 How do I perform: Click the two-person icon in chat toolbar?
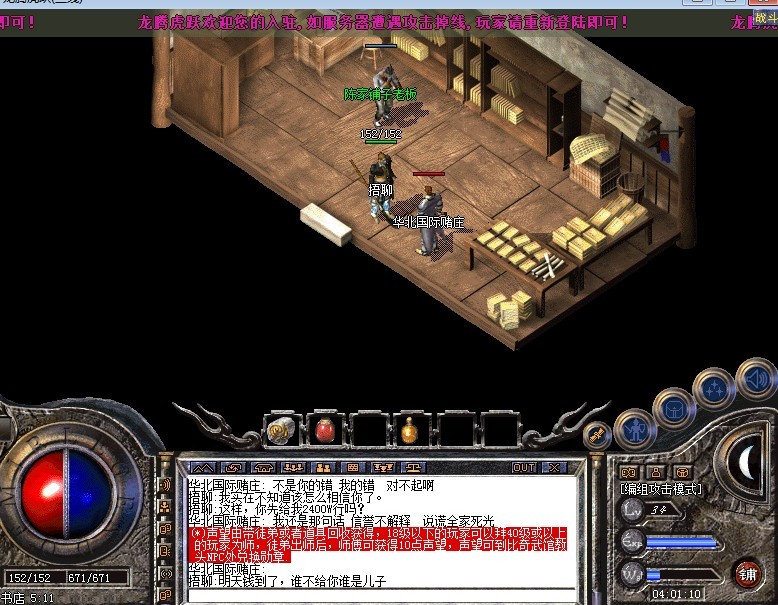pos(324,467)
